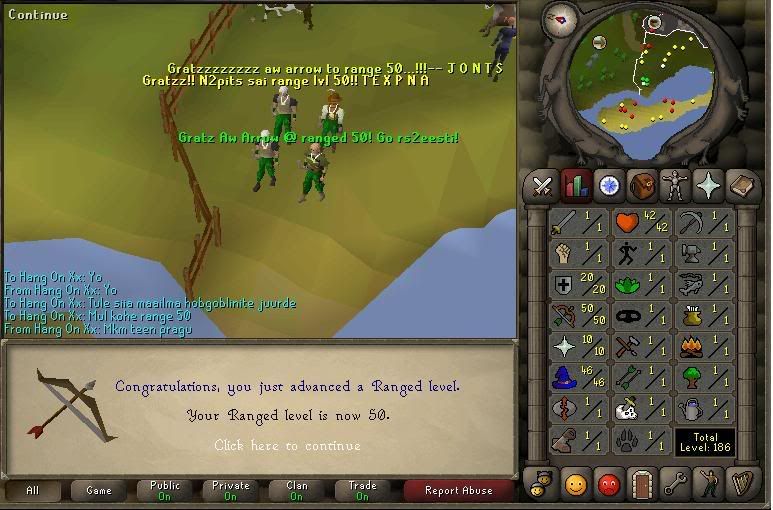Click here to continue the level-up dialogue
The width and height of the screenshot is (773, 510).
coord(287,445)
